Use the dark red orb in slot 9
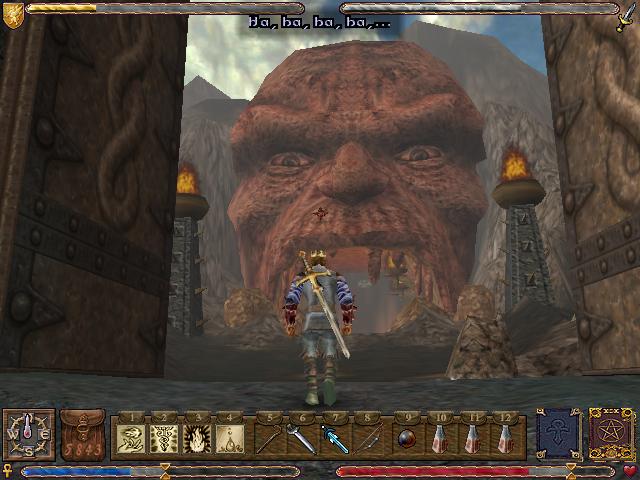Screen dimensions: 640x480 click(x=405, y=437)
